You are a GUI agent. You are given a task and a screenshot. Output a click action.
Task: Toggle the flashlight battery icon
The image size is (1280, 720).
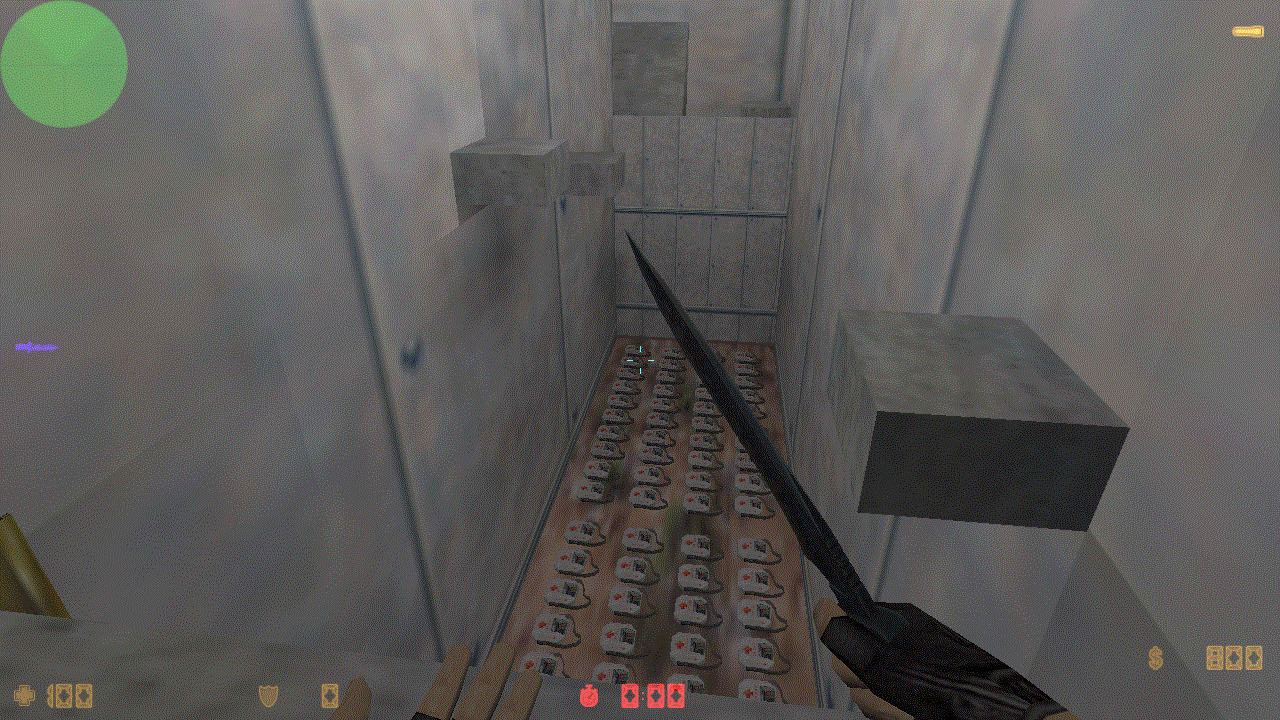coord(1247,32)
